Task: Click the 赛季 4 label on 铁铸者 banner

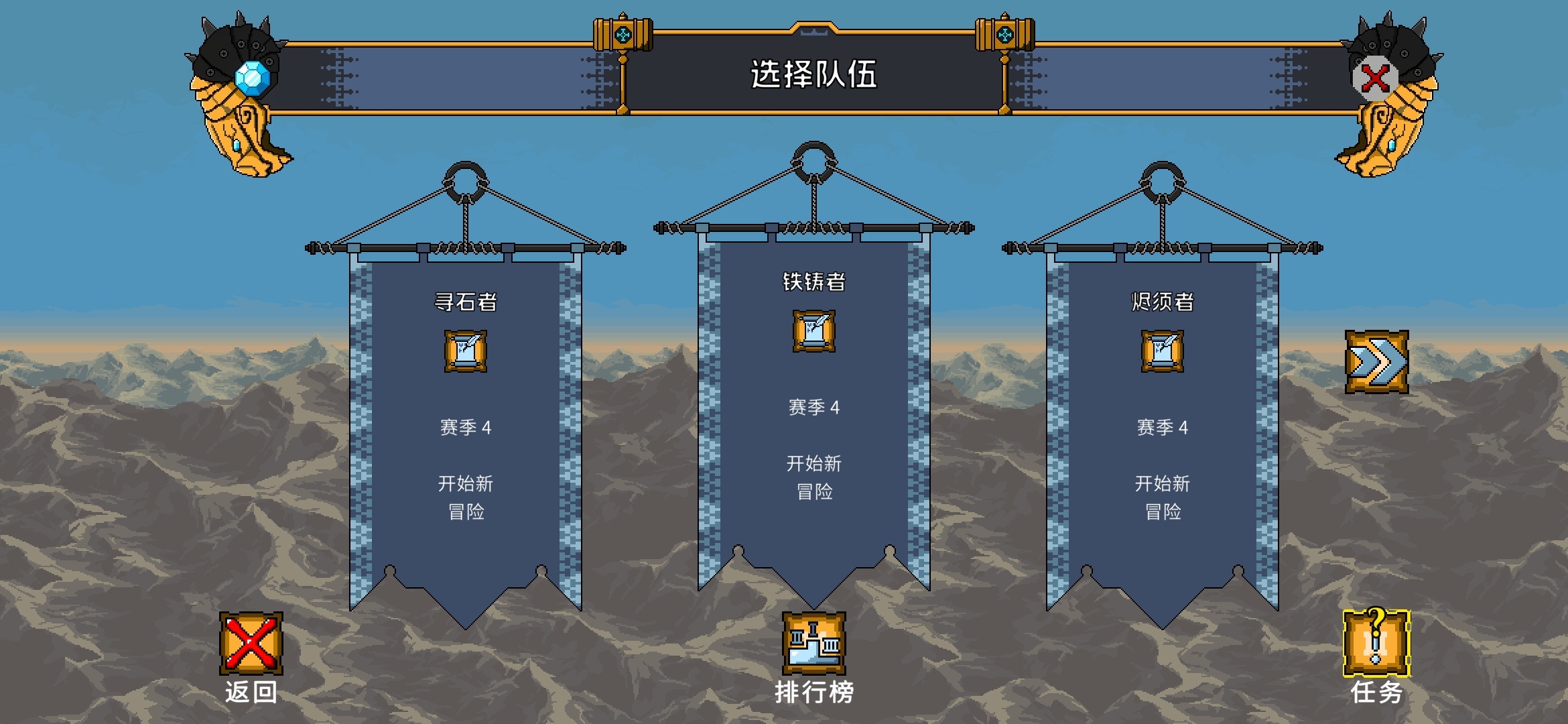Action: tap(815, 406)
